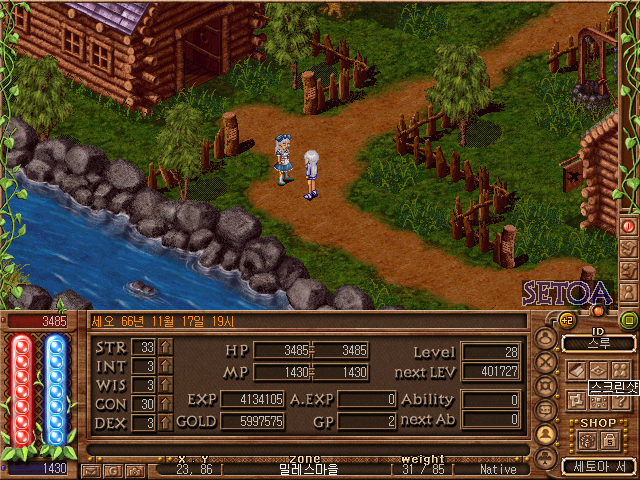This screenshot has width=640, height=480.
Task: Click the green round button below the side strip
Action: [x=629, y=321]
